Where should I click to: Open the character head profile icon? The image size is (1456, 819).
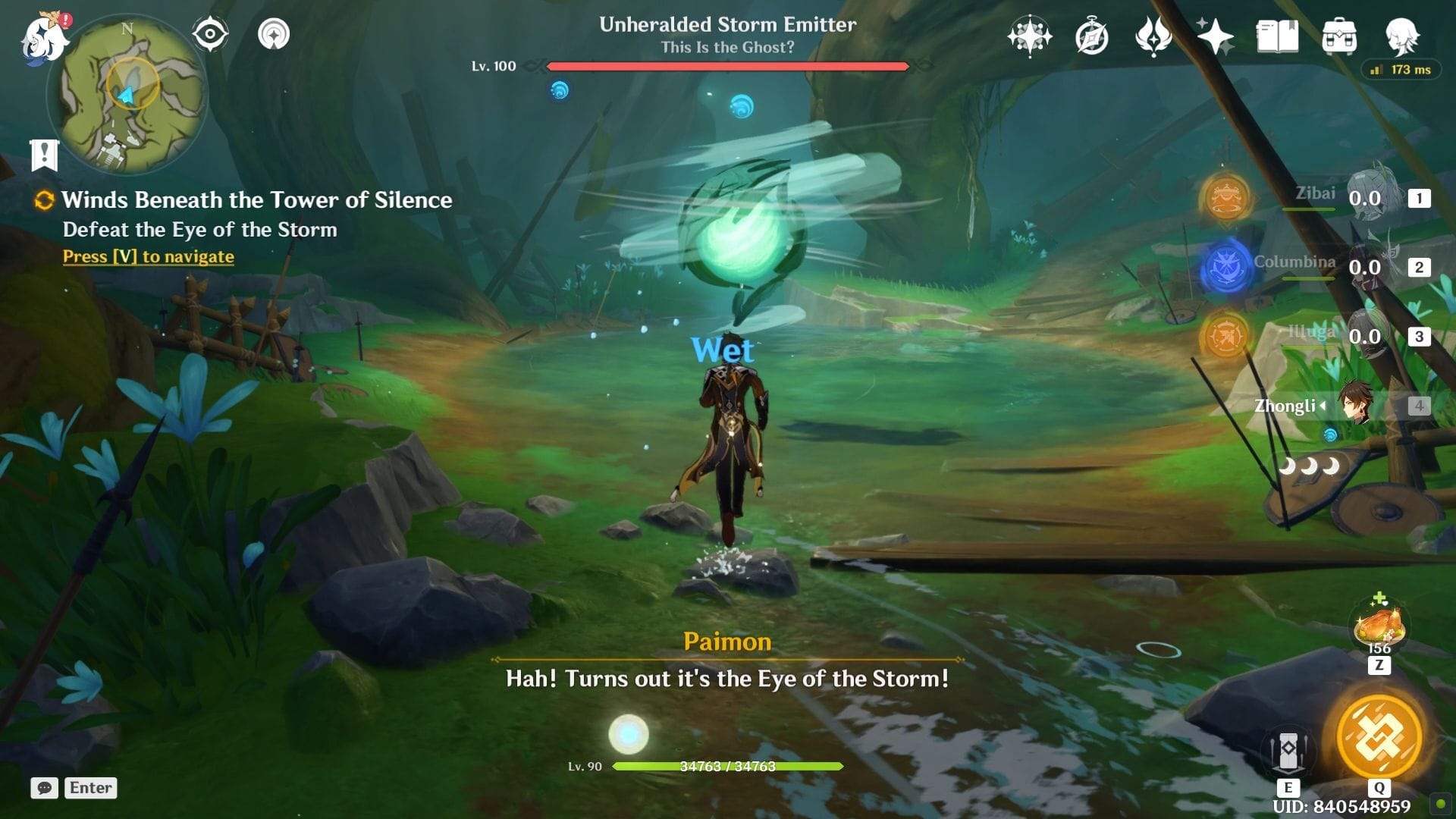coord(1401,36)
